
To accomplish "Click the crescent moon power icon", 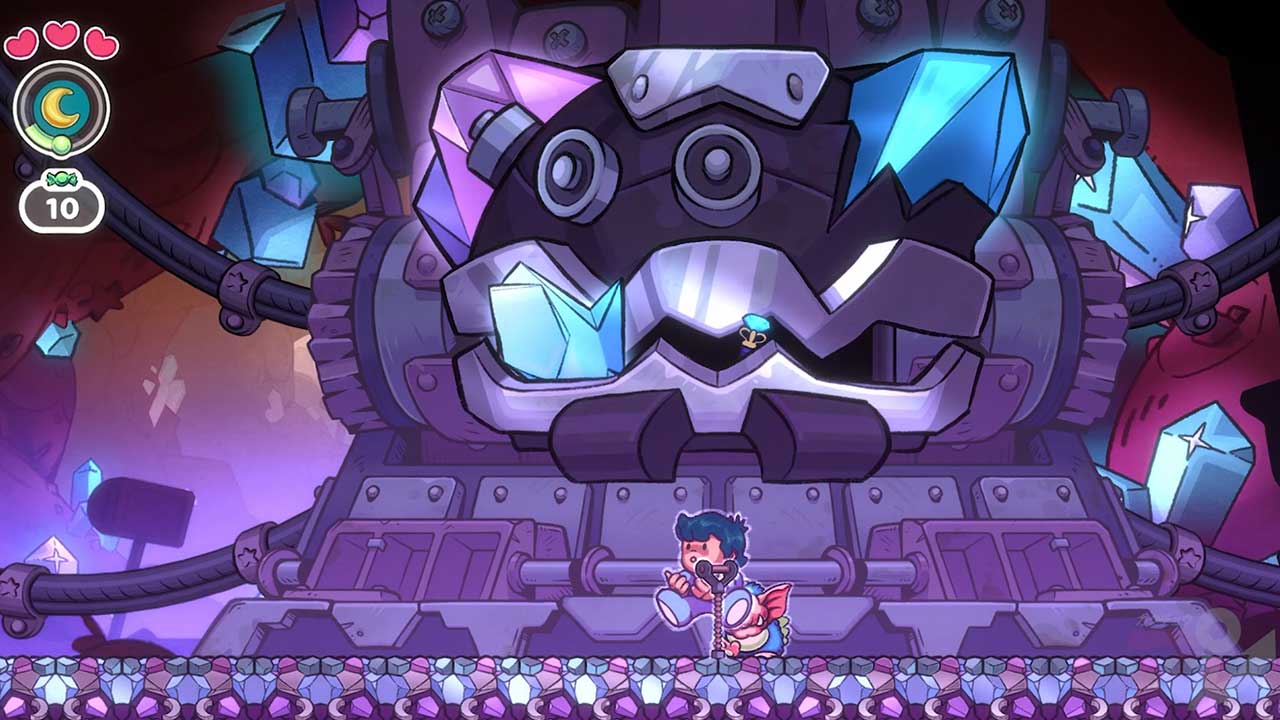I will [x=62, y=106].
